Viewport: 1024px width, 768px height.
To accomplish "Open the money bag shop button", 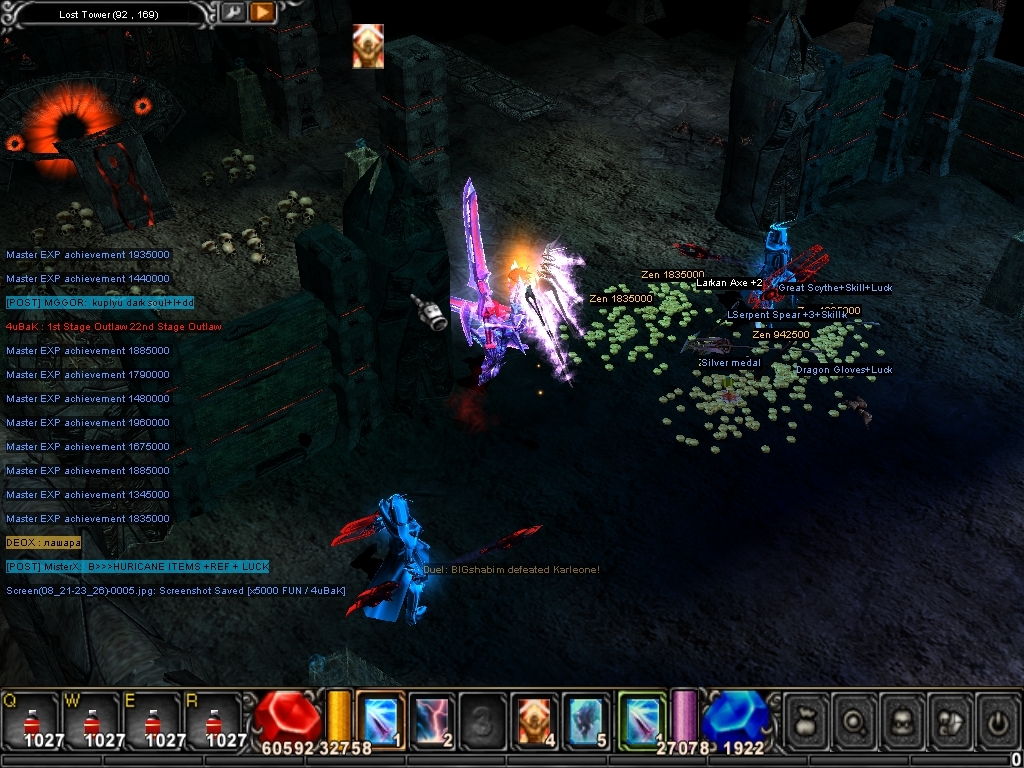I will point(806,718).
